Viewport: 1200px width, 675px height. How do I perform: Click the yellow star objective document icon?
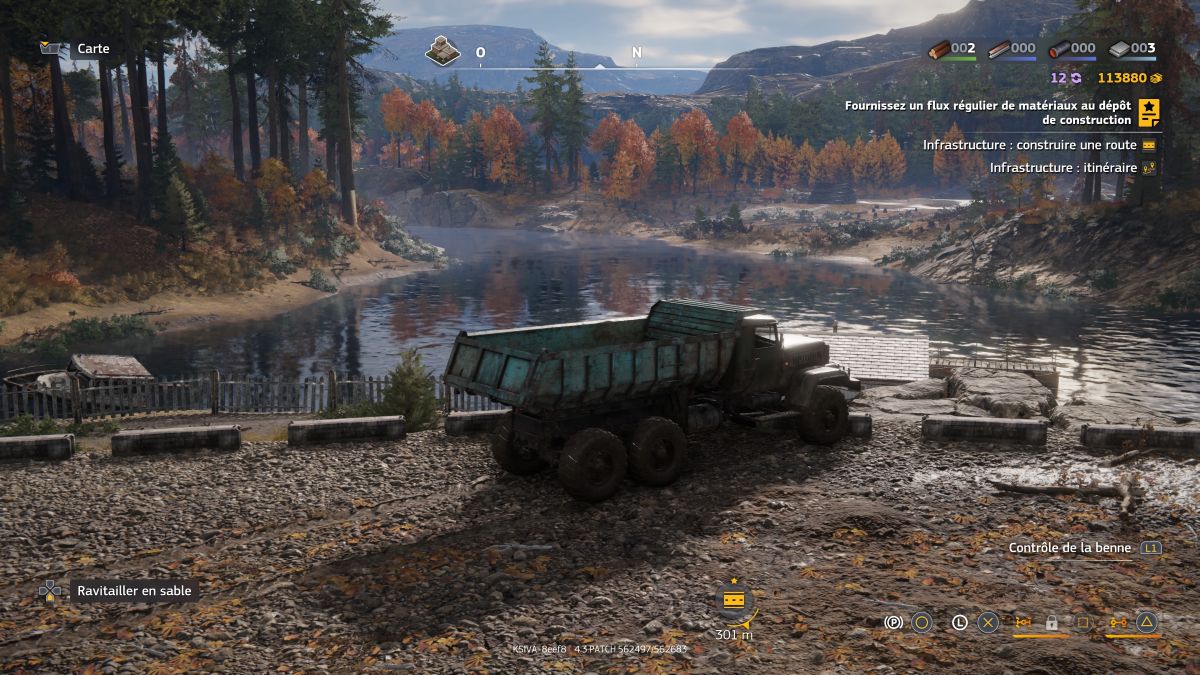tap(1149, 113)
